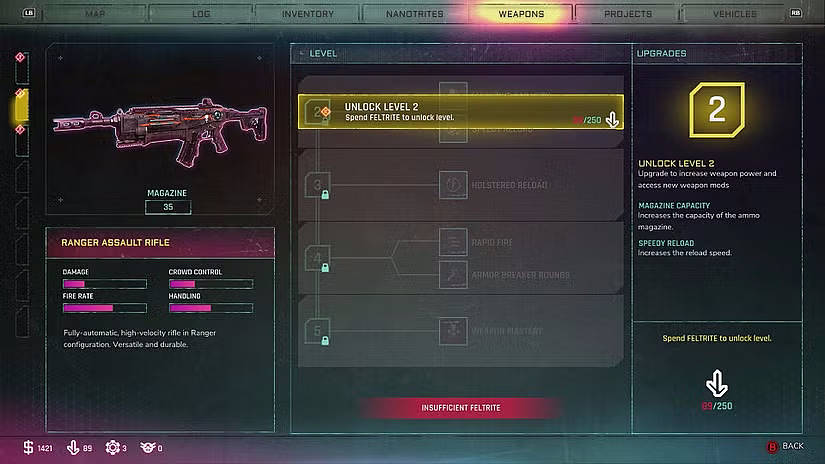The width and height of the screenshot is (825, 464).
Task: Show the Nanotrites tab
Action: (415, 14)
